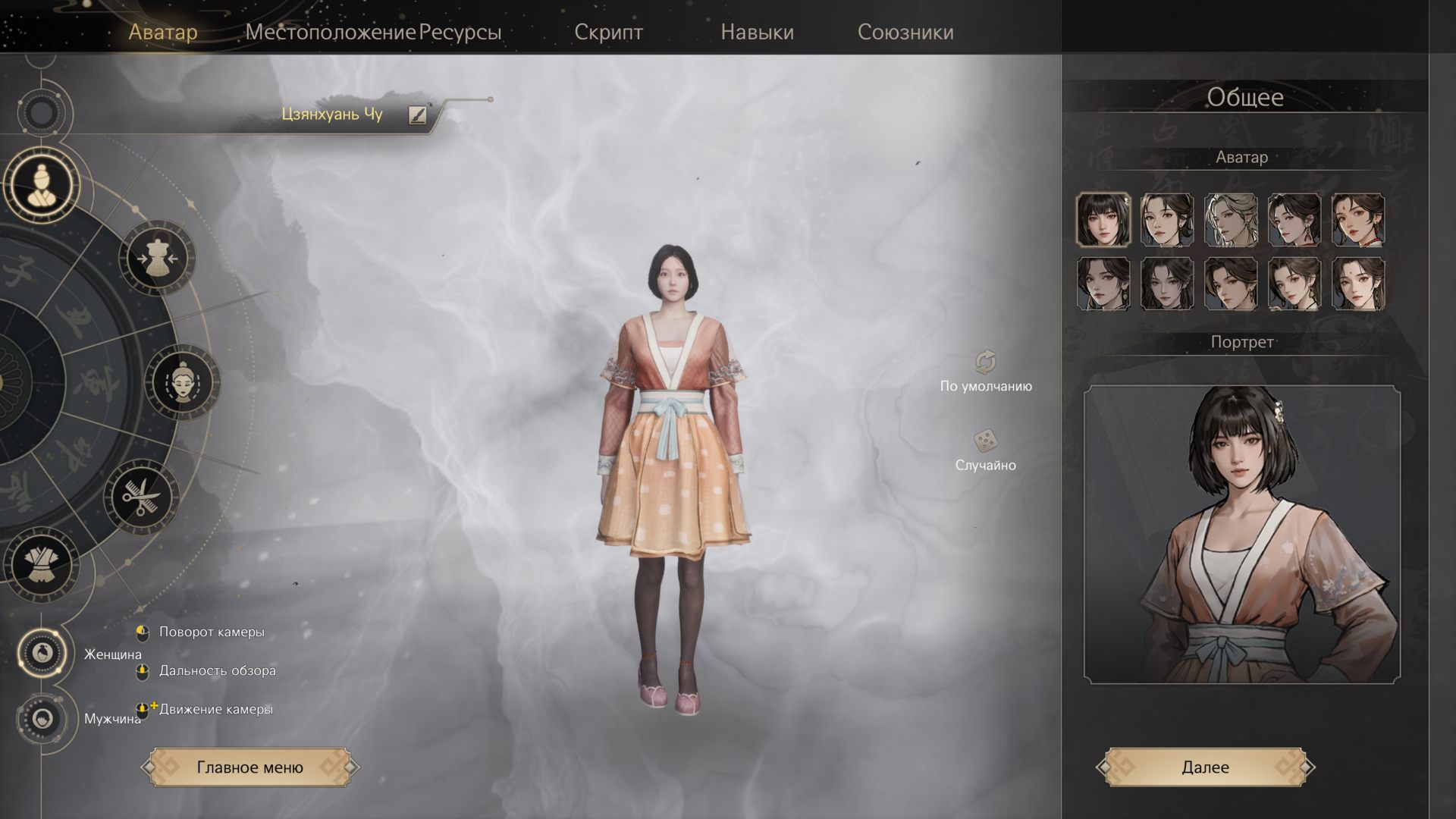The height and width of the screenshot is (819, 1456).
Task: Open the Аватар tab
Action: pyautogui.click(x=163, y=32)
